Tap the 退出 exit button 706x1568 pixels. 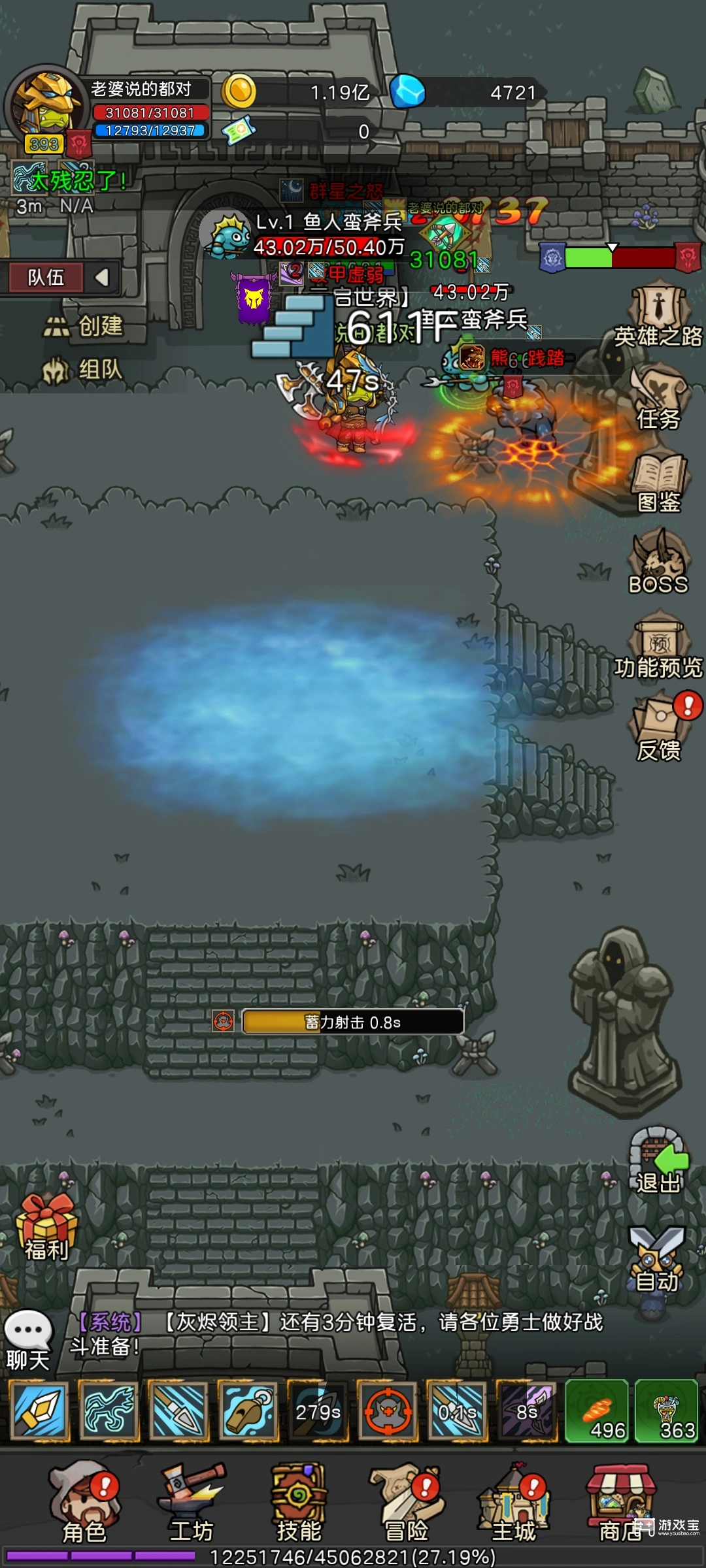[658, 1162]
